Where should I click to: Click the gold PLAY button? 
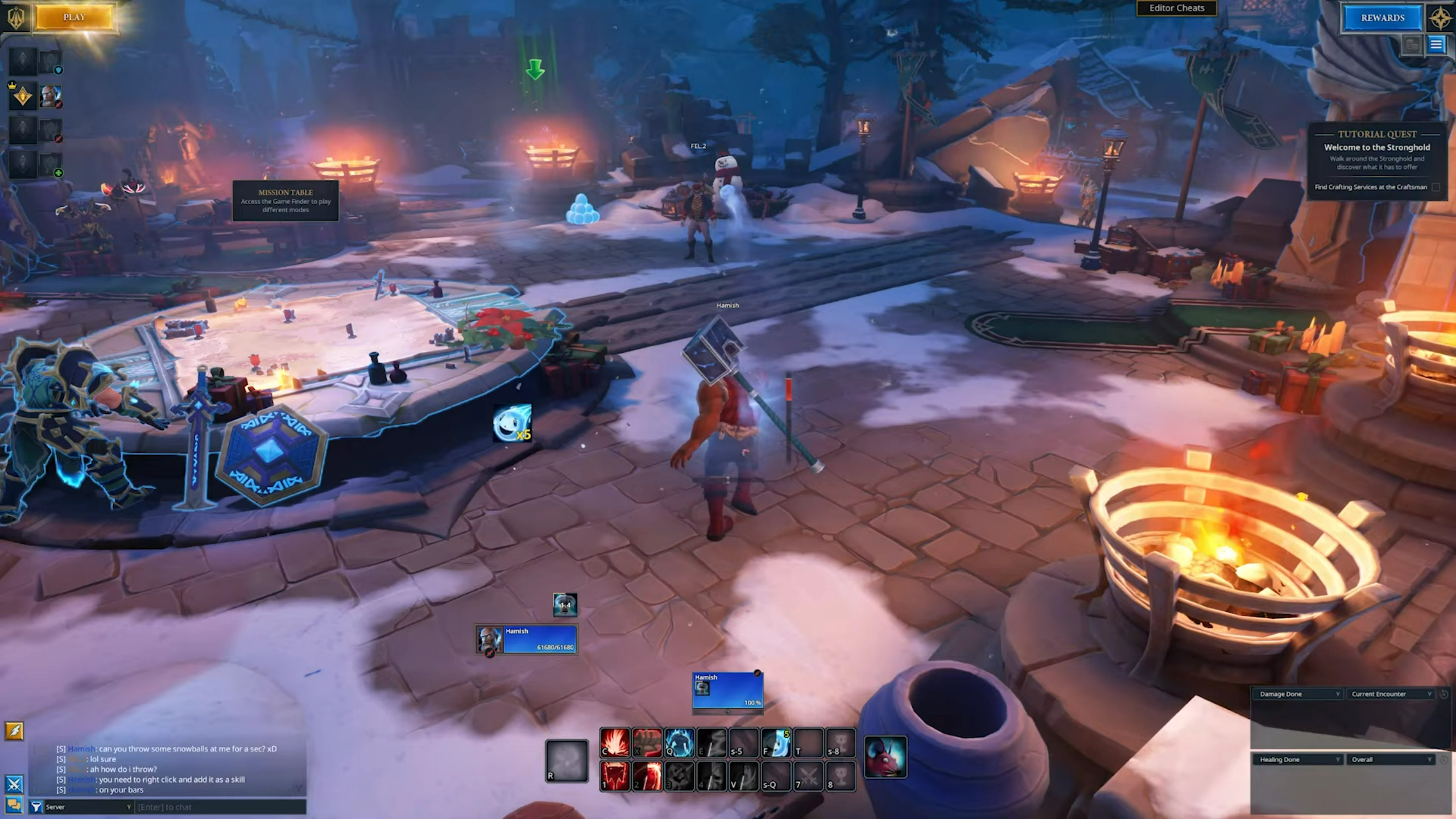coord(74,18)
